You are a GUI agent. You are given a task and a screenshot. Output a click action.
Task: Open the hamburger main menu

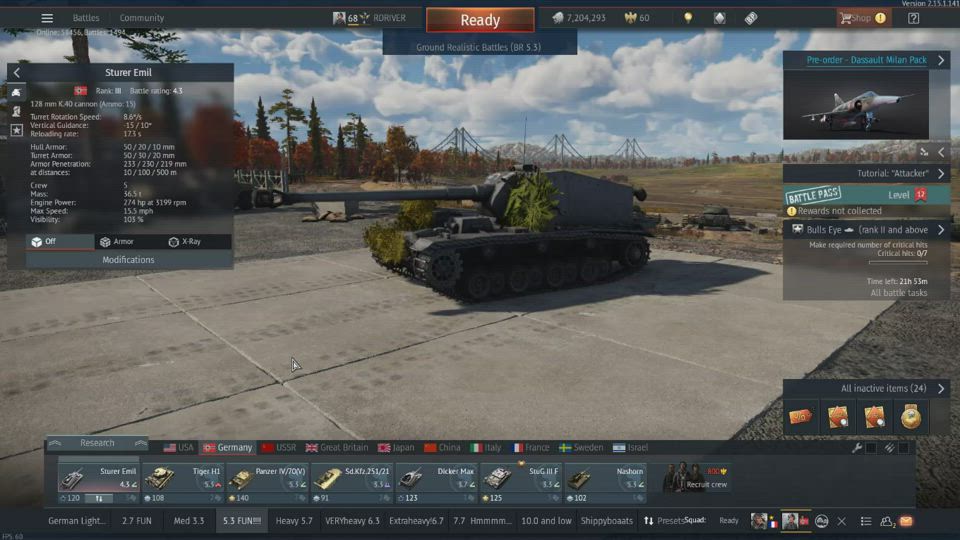[x=47, y=18]
